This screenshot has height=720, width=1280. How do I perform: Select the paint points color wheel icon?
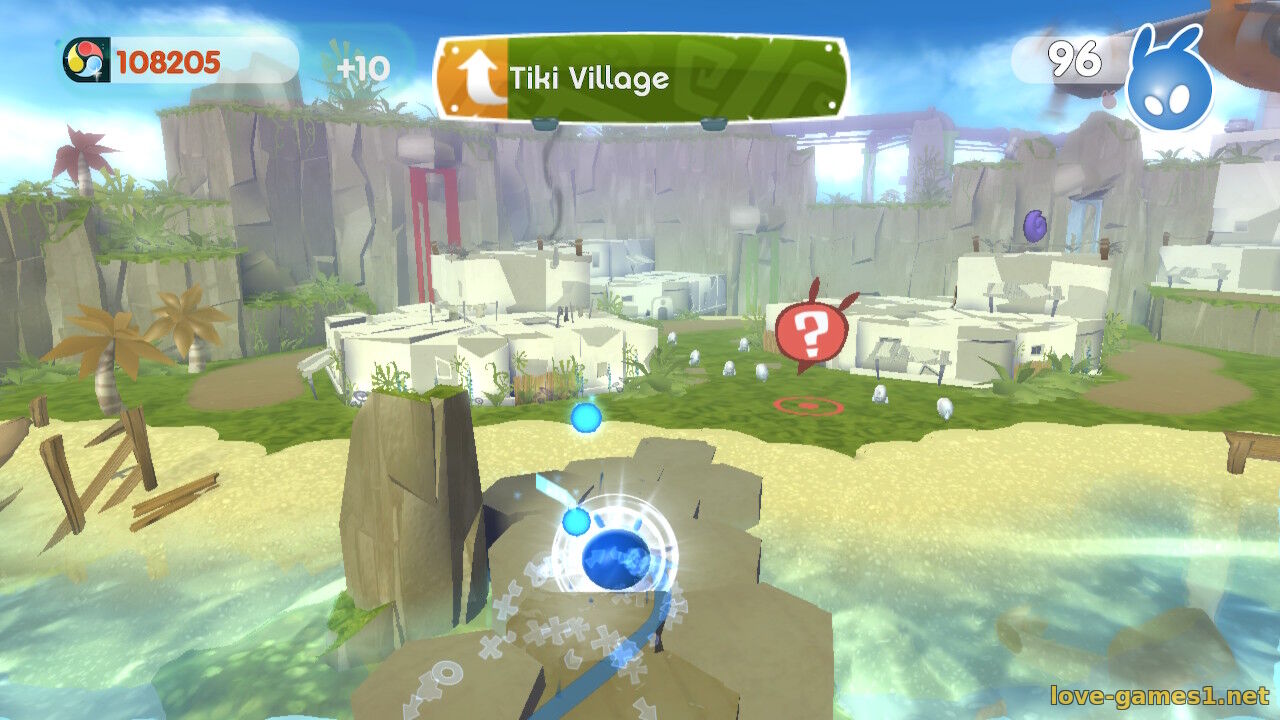[x=84, y=62]
